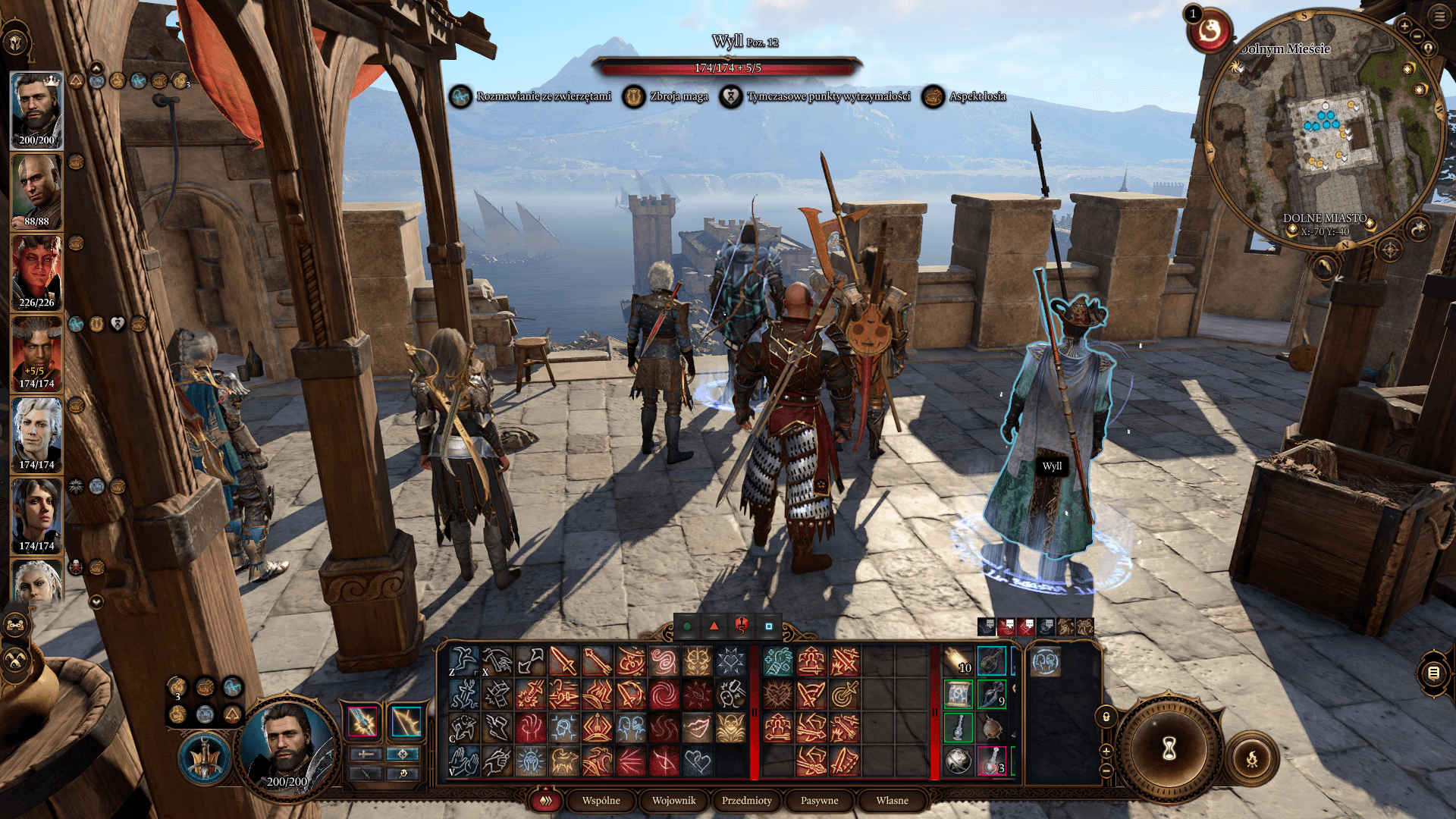Image resolution: width=1456 pixels, height=819 pixels.
Task: Toggle the hotbar lock padlock
Action: click(x=1106, y=717)
